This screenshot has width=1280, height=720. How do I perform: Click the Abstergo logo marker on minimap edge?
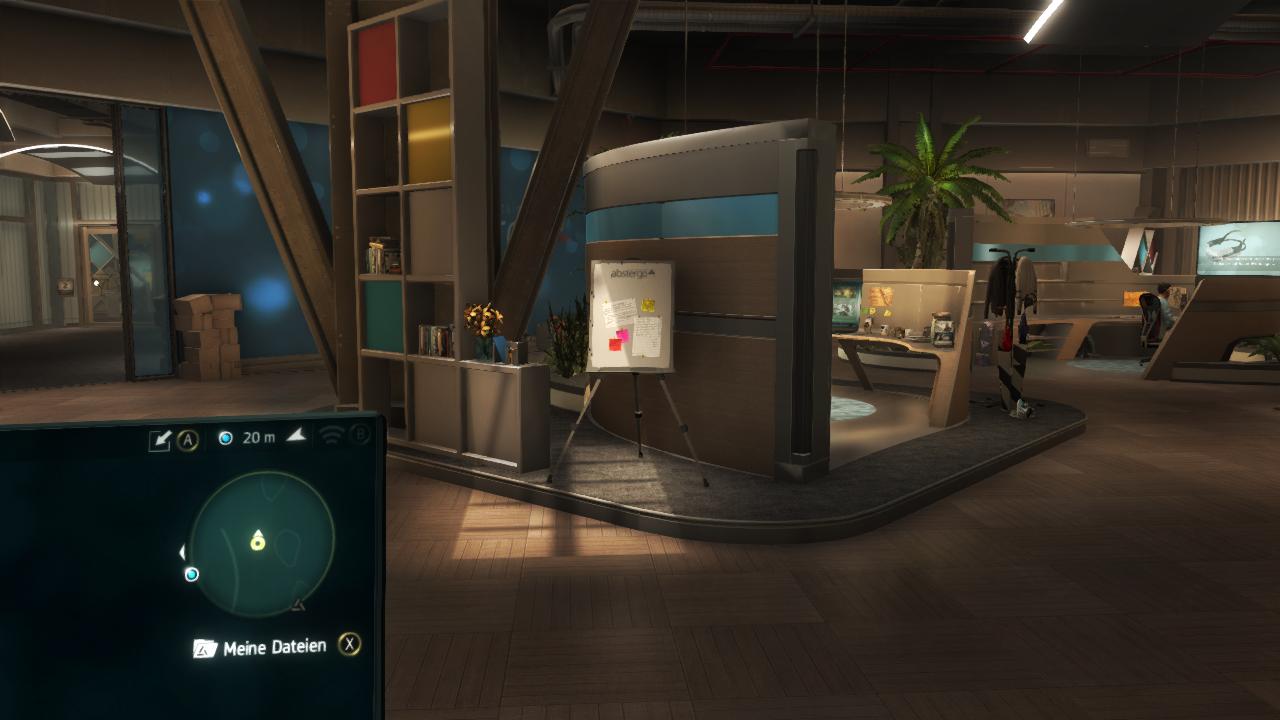297,605
